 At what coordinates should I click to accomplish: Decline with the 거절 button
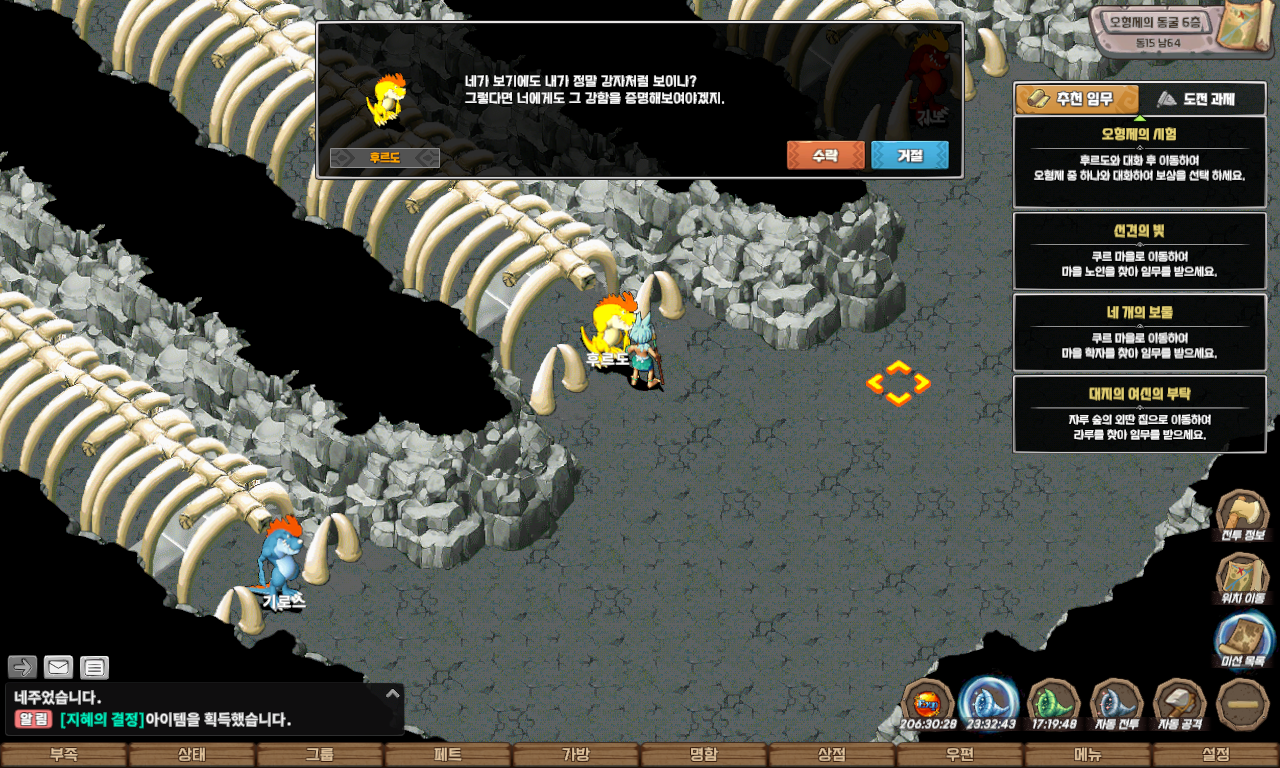tap(909, 156)
